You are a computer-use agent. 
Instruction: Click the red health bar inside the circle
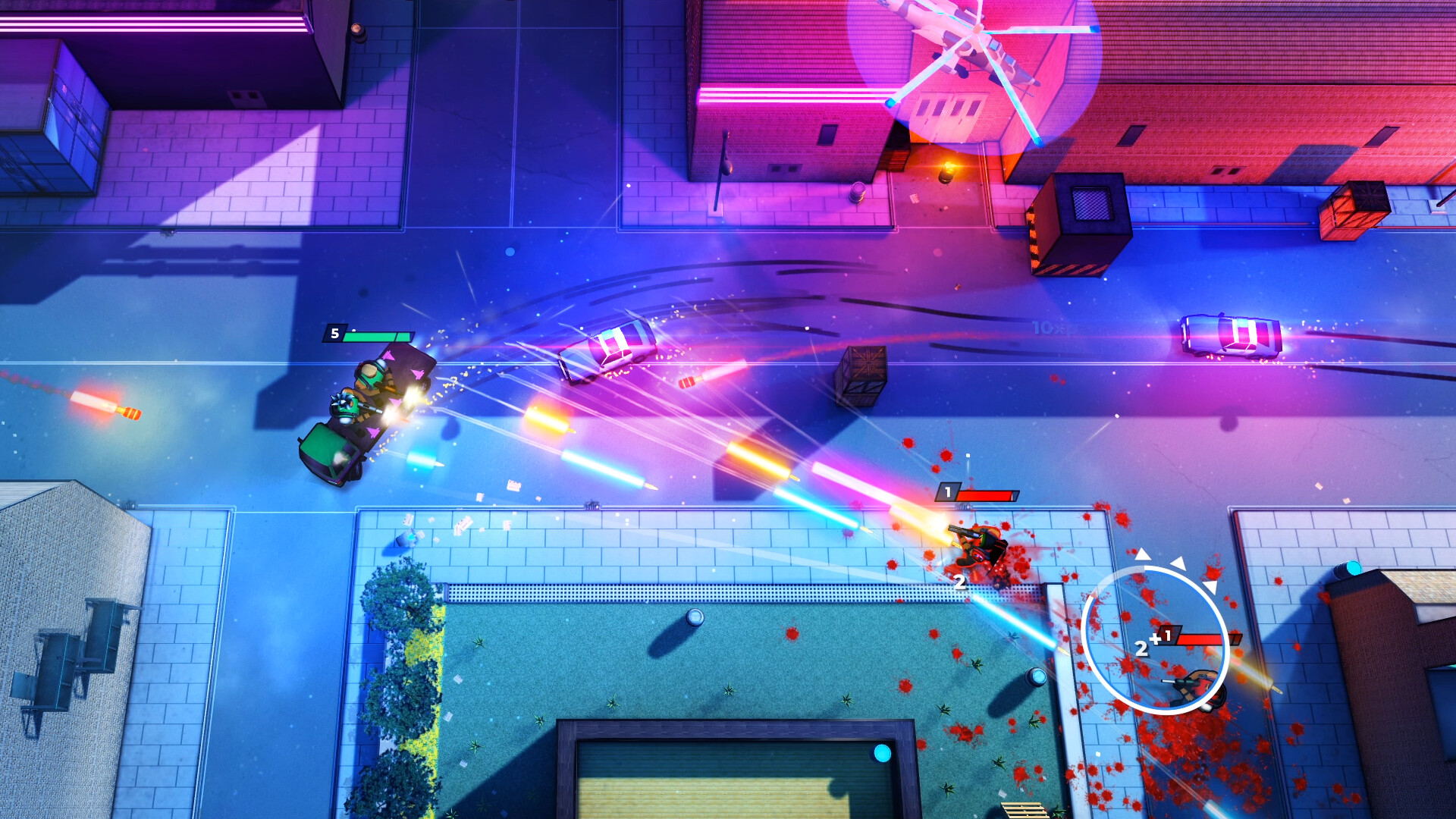1202,639
